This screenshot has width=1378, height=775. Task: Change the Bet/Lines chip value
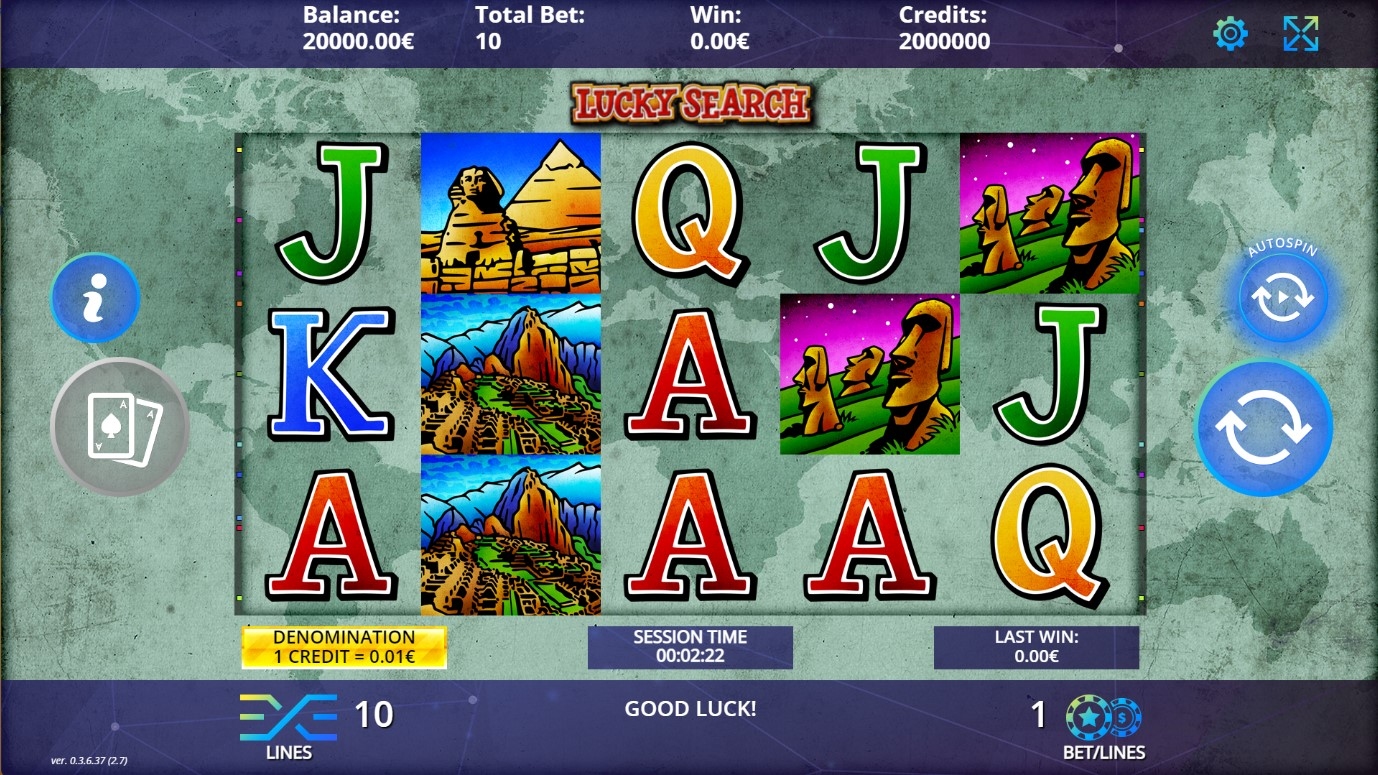(1103, 717)
